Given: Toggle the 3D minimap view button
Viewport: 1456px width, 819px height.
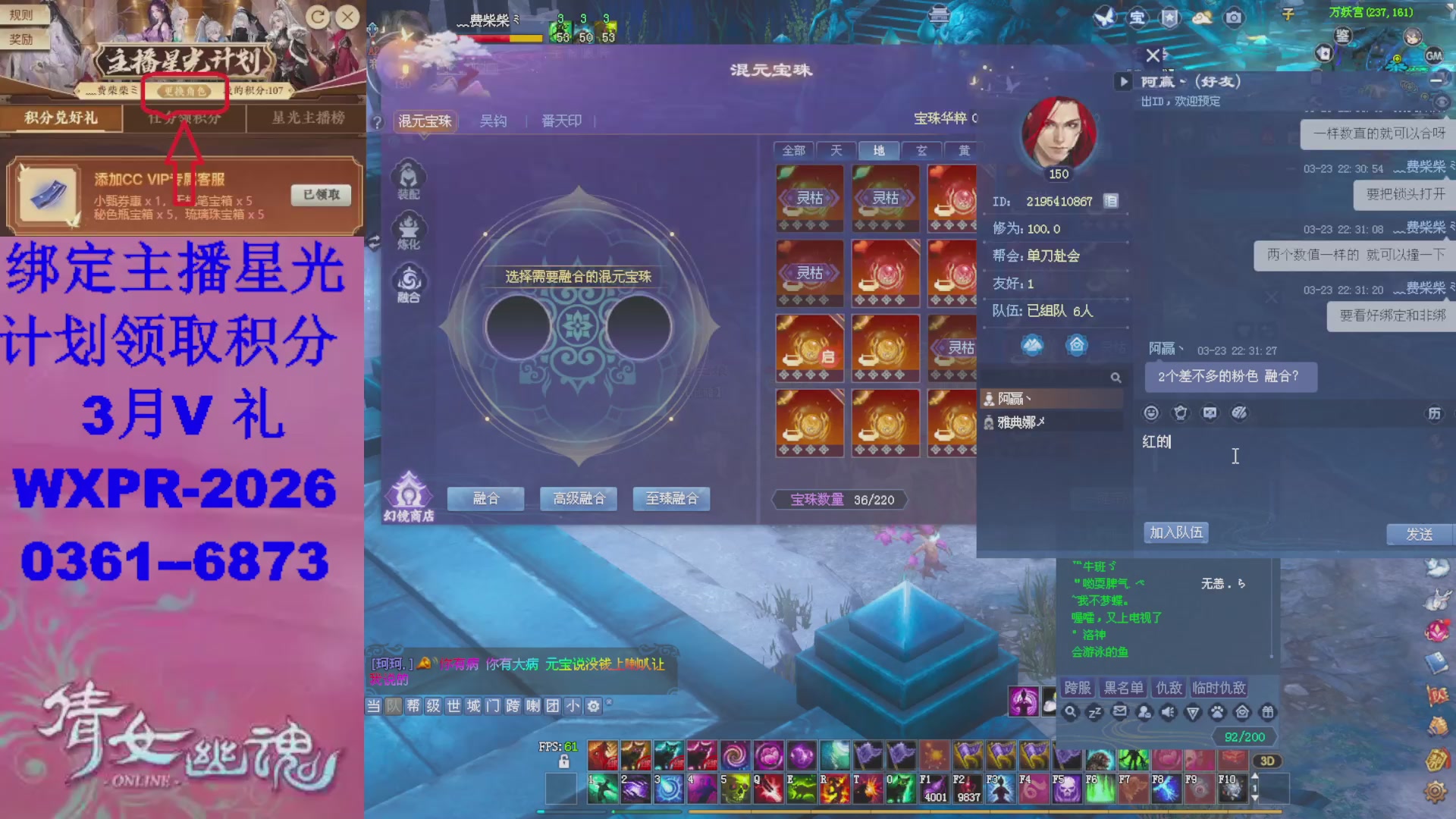Looking at the screenshot, I should (1267, 761).
